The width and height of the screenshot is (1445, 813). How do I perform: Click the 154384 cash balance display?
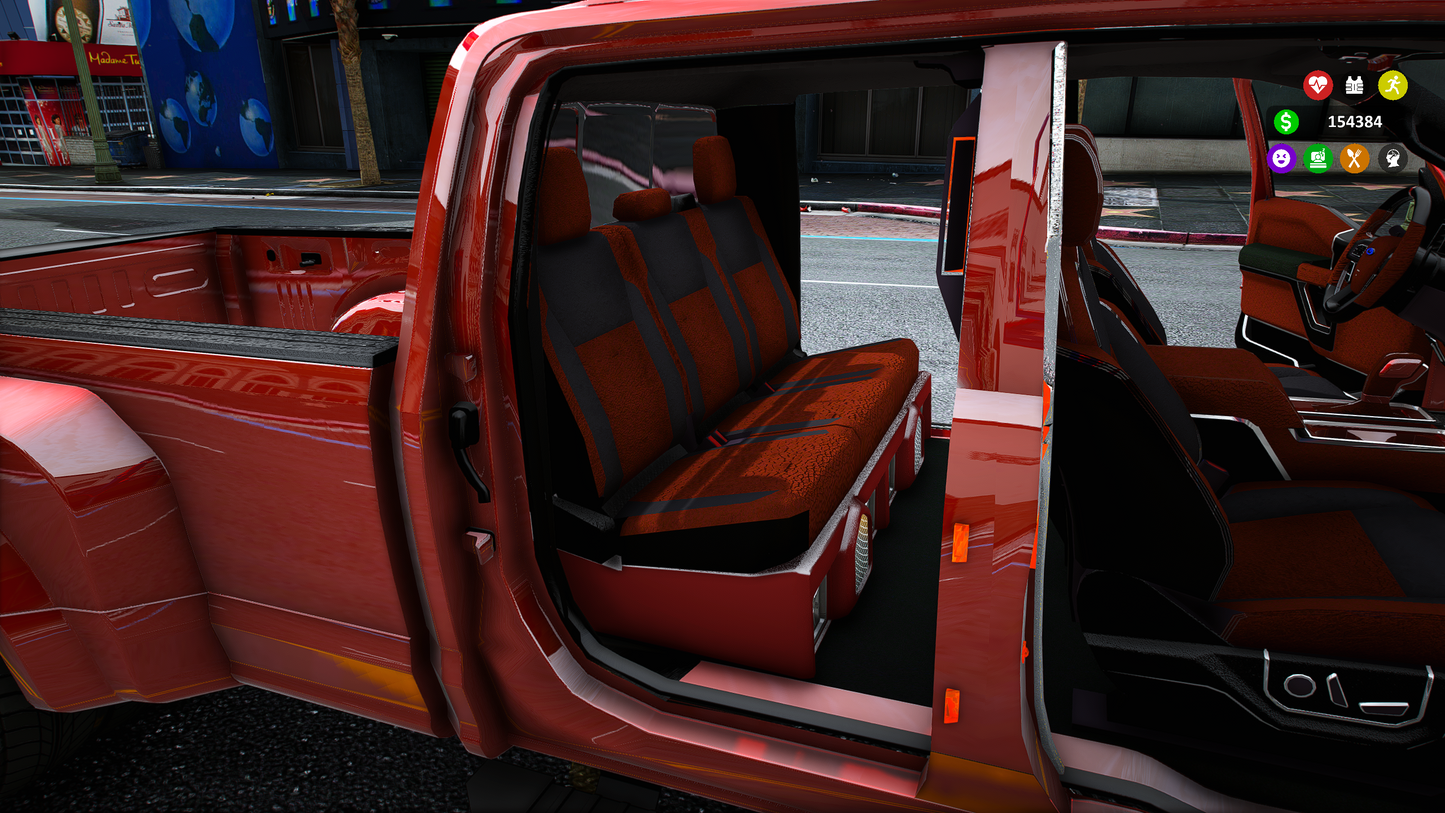click(1355, 121)
